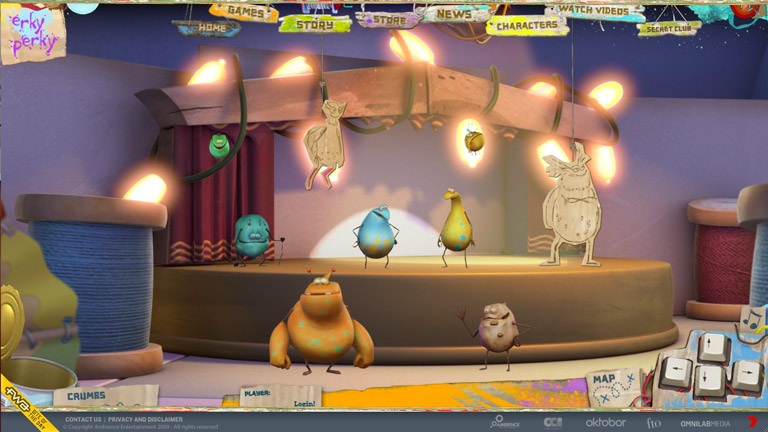Toggle the music note icon
Screen dimensions: 768x432
[752, 320]
